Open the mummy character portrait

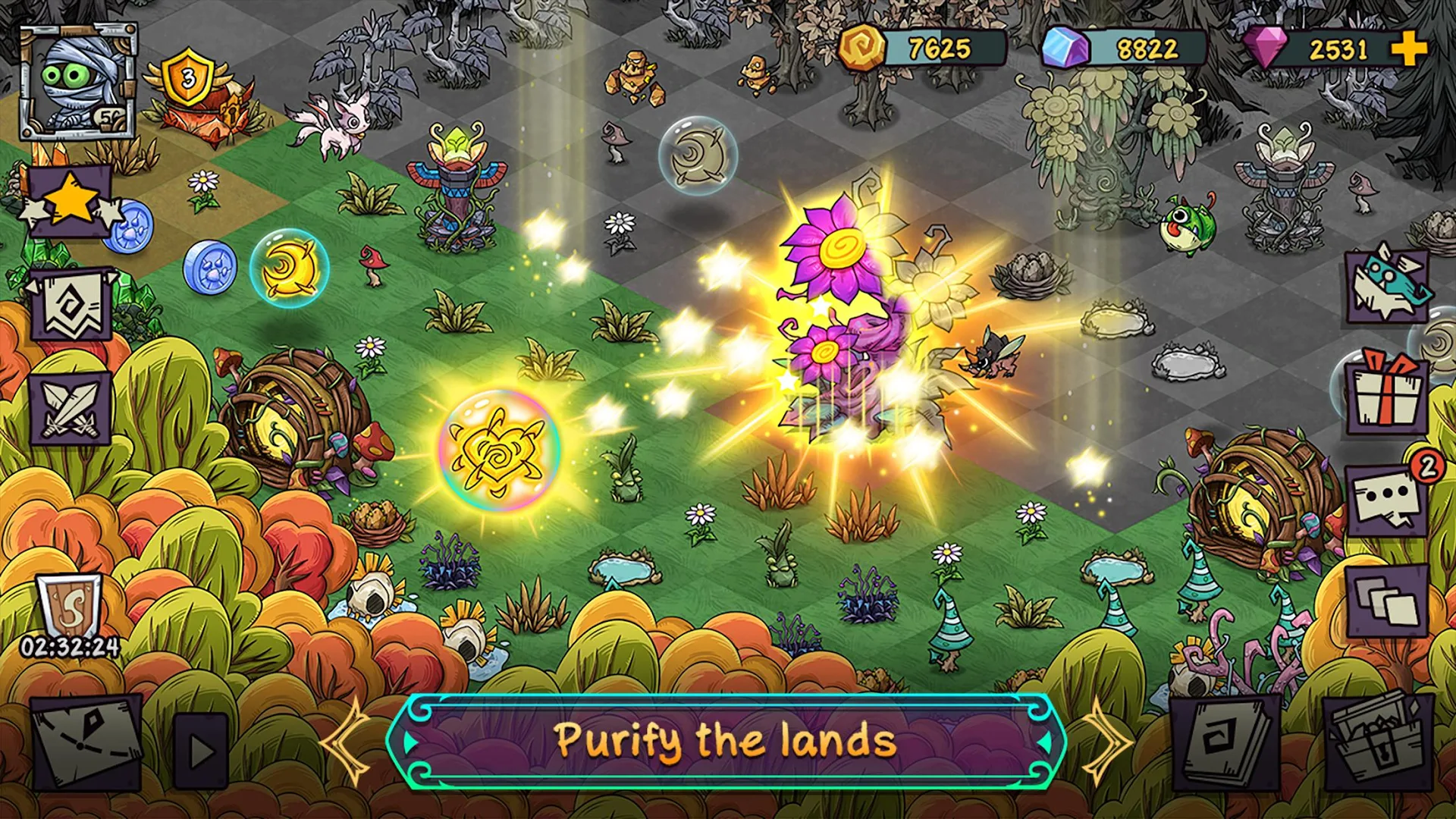point(80,80)
